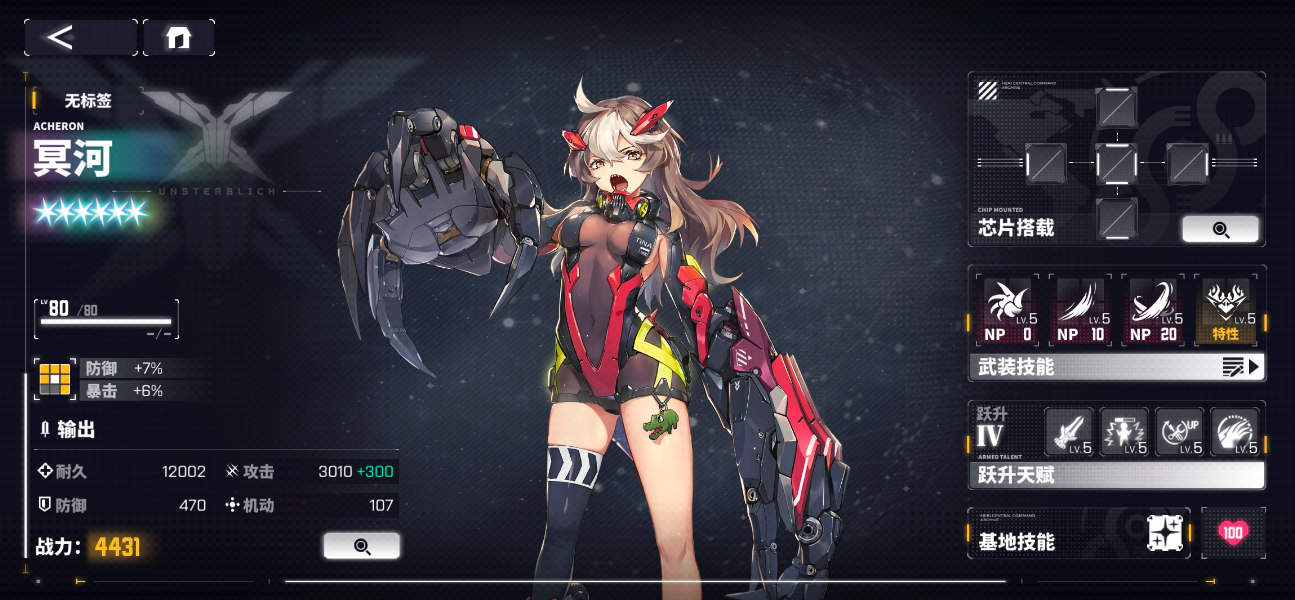The height and width of the screenshot is (600, 1295).
Task: Click the level 80 experience panel
Action: tap(107, 319)
